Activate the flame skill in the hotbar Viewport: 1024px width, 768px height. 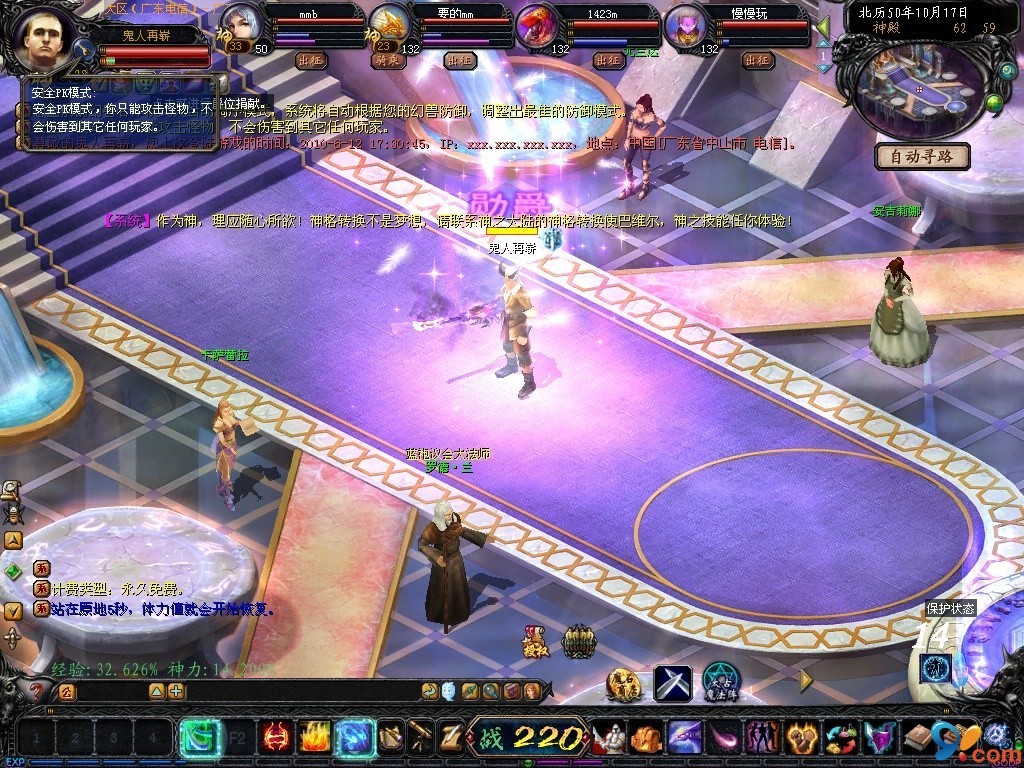[314, 738]
